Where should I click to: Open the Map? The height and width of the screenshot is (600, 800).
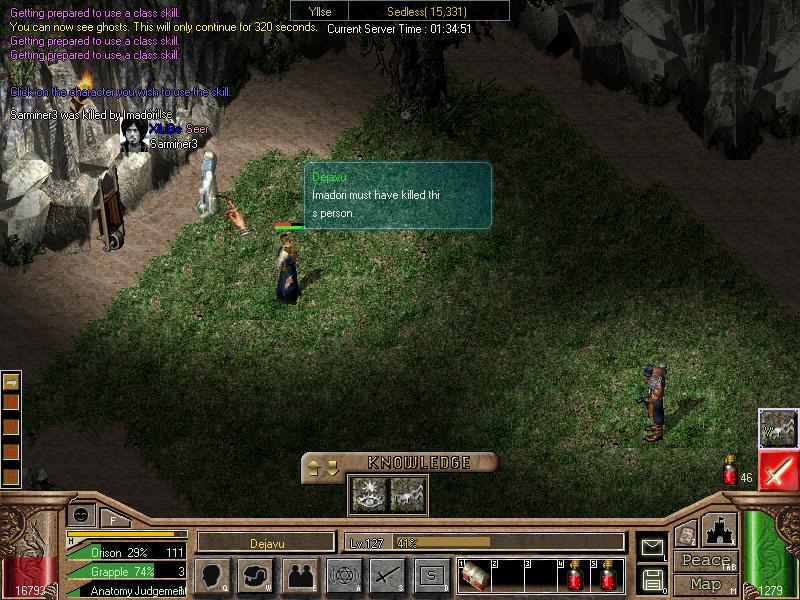706,584
